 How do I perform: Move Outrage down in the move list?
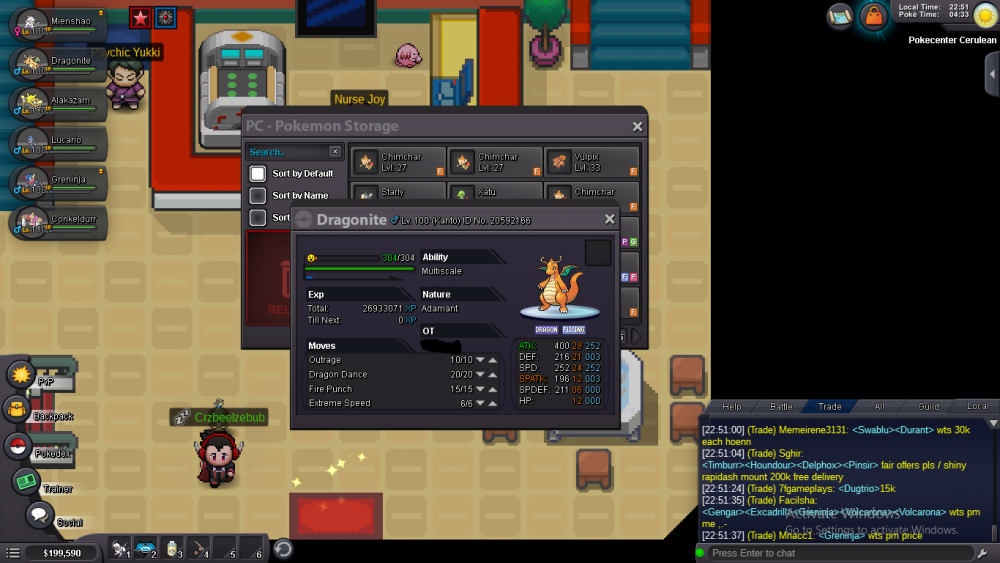pos(480,360)
